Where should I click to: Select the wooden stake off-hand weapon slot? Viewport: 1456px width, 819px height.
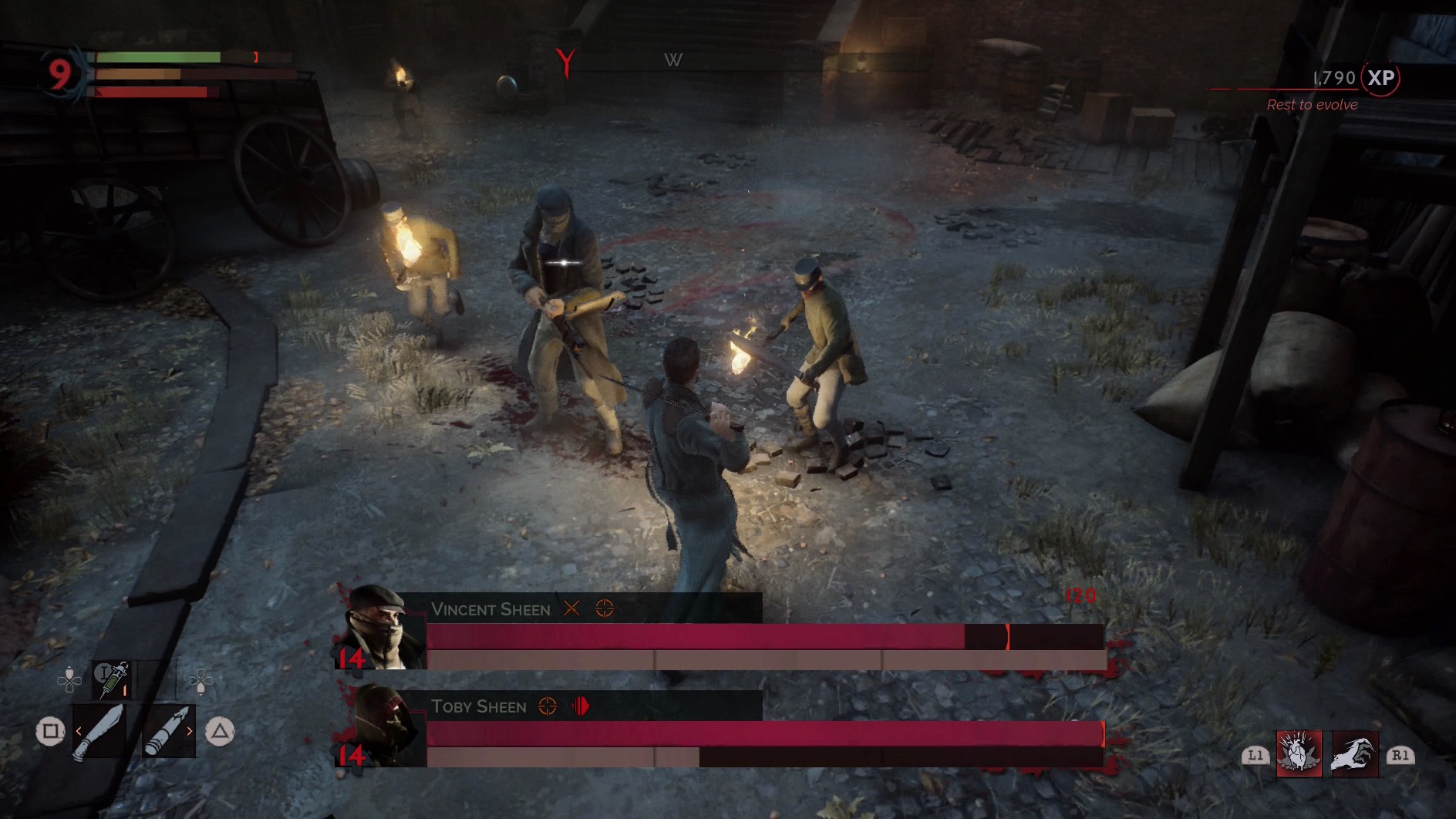point(168,731)
